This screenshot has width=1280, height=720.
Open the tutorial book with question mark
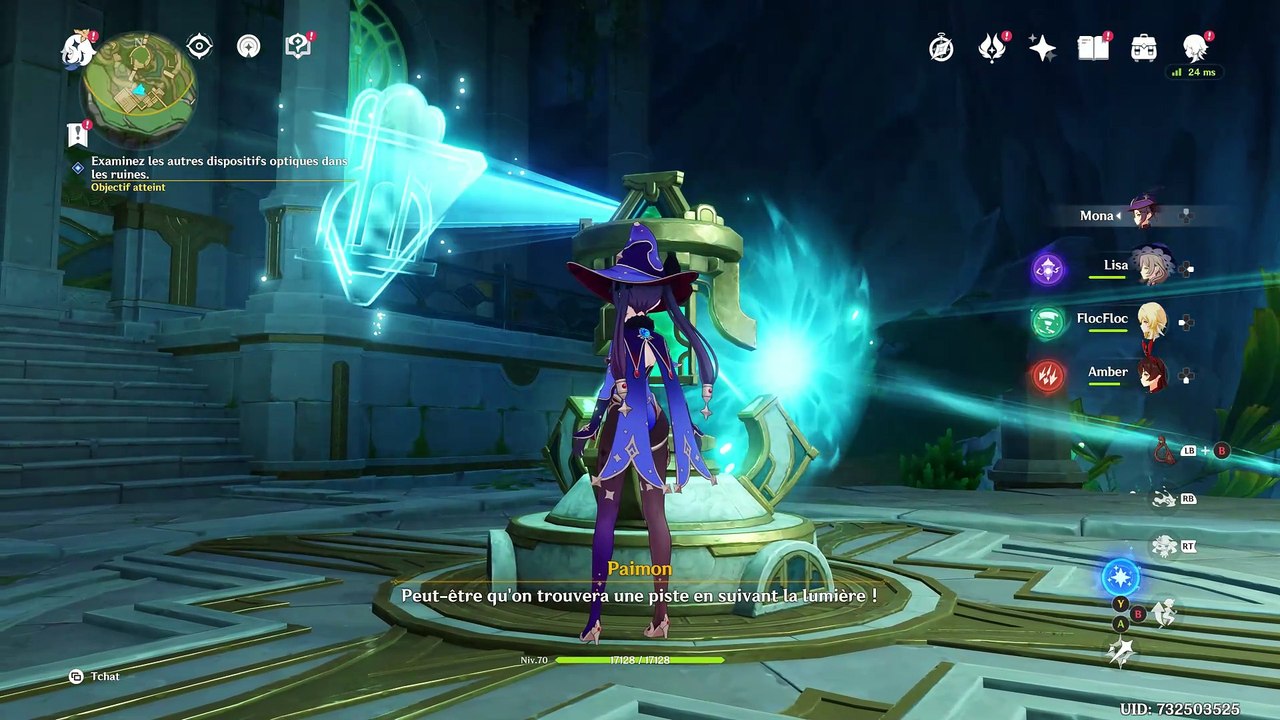pos(298,47)
